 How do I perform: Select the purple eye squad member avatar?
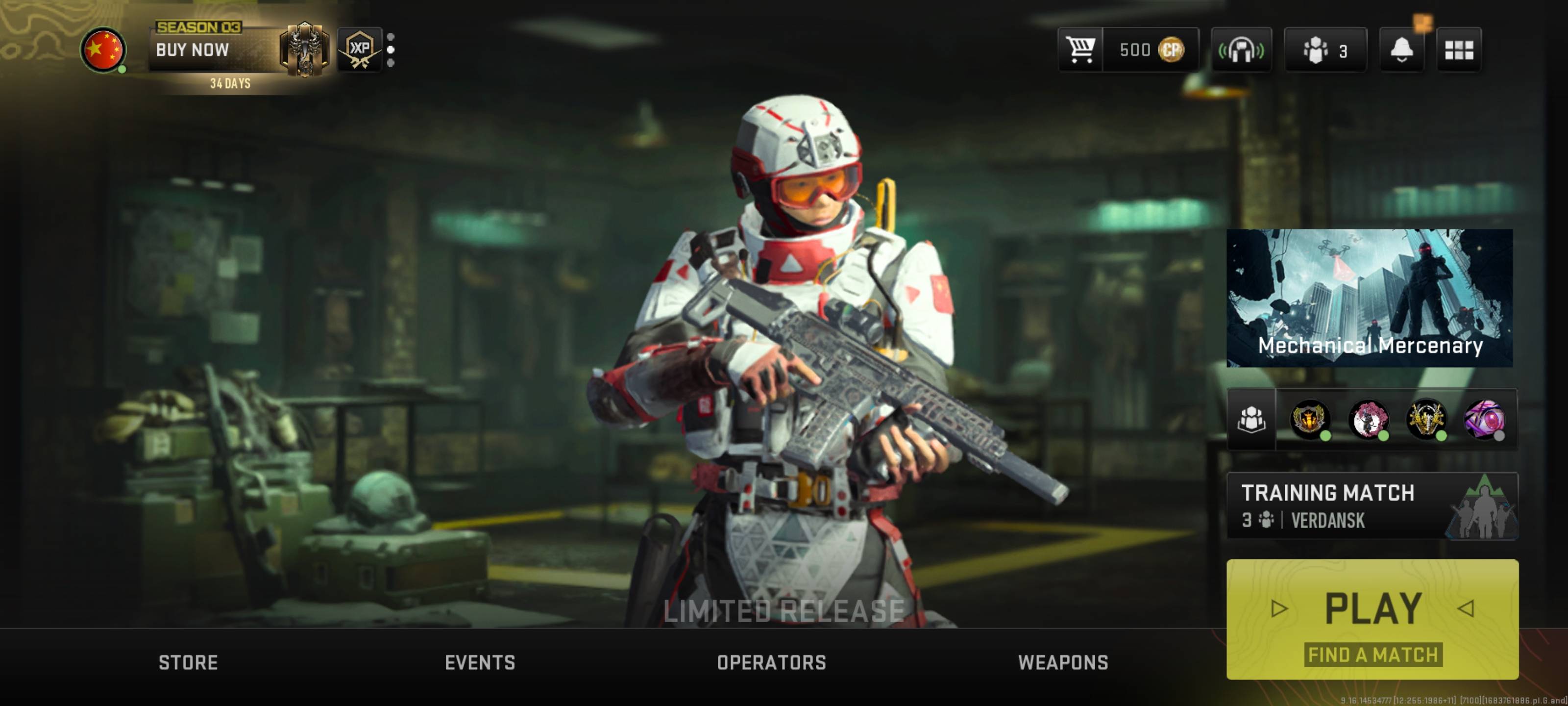point(1483,419)
